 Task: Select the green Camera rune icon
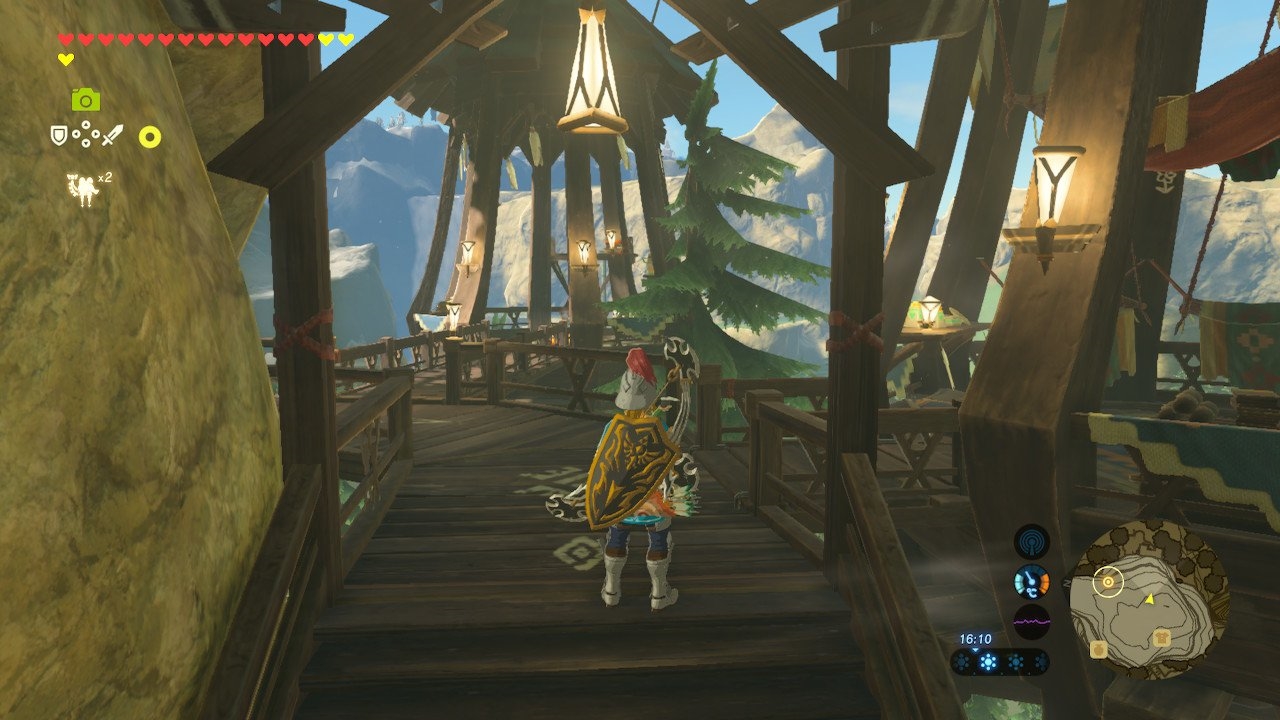tap(85, 99)
